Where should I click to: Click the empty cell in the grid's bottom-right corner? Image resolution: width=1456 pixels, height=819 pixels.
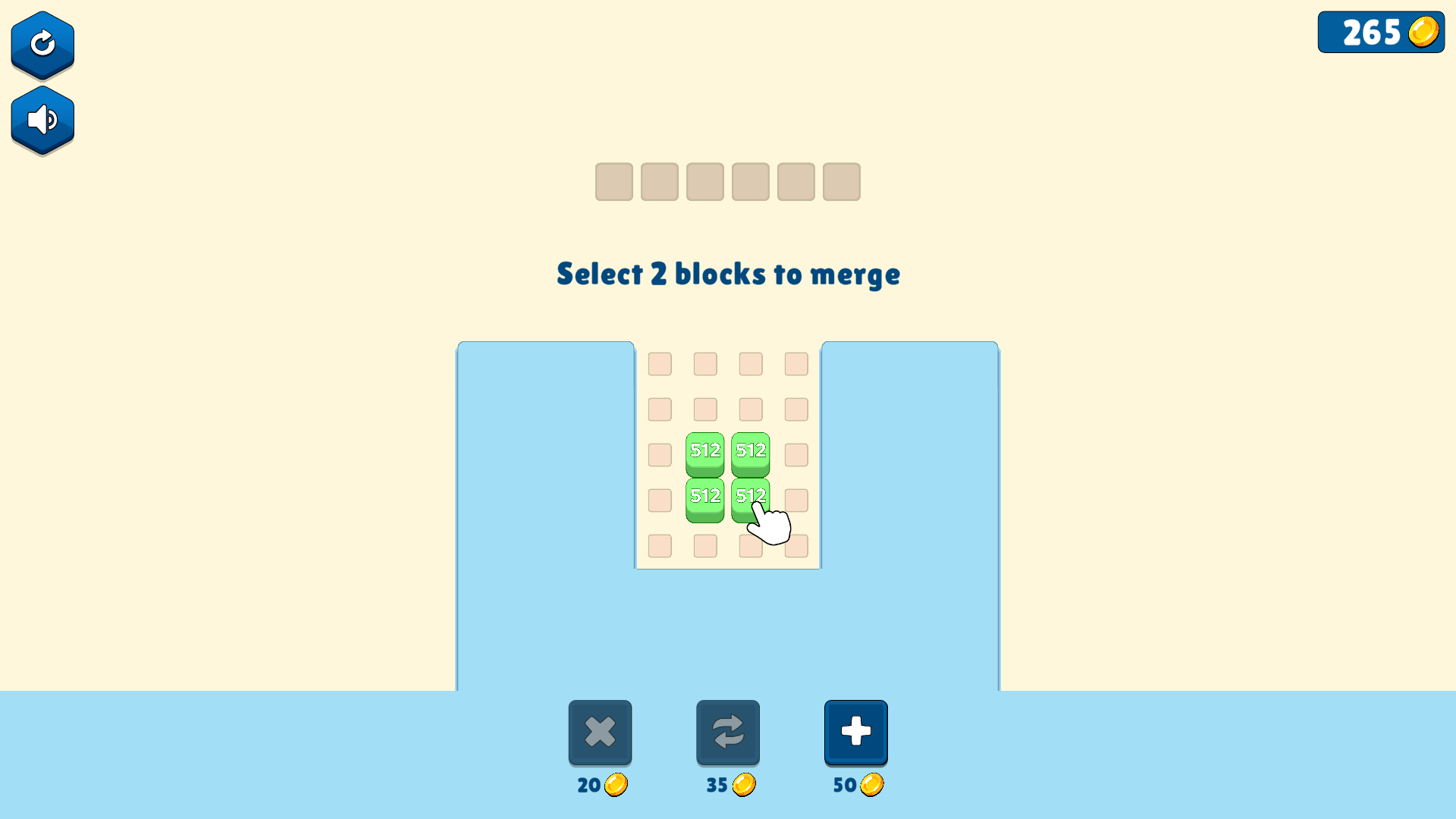tap(795, 545)
